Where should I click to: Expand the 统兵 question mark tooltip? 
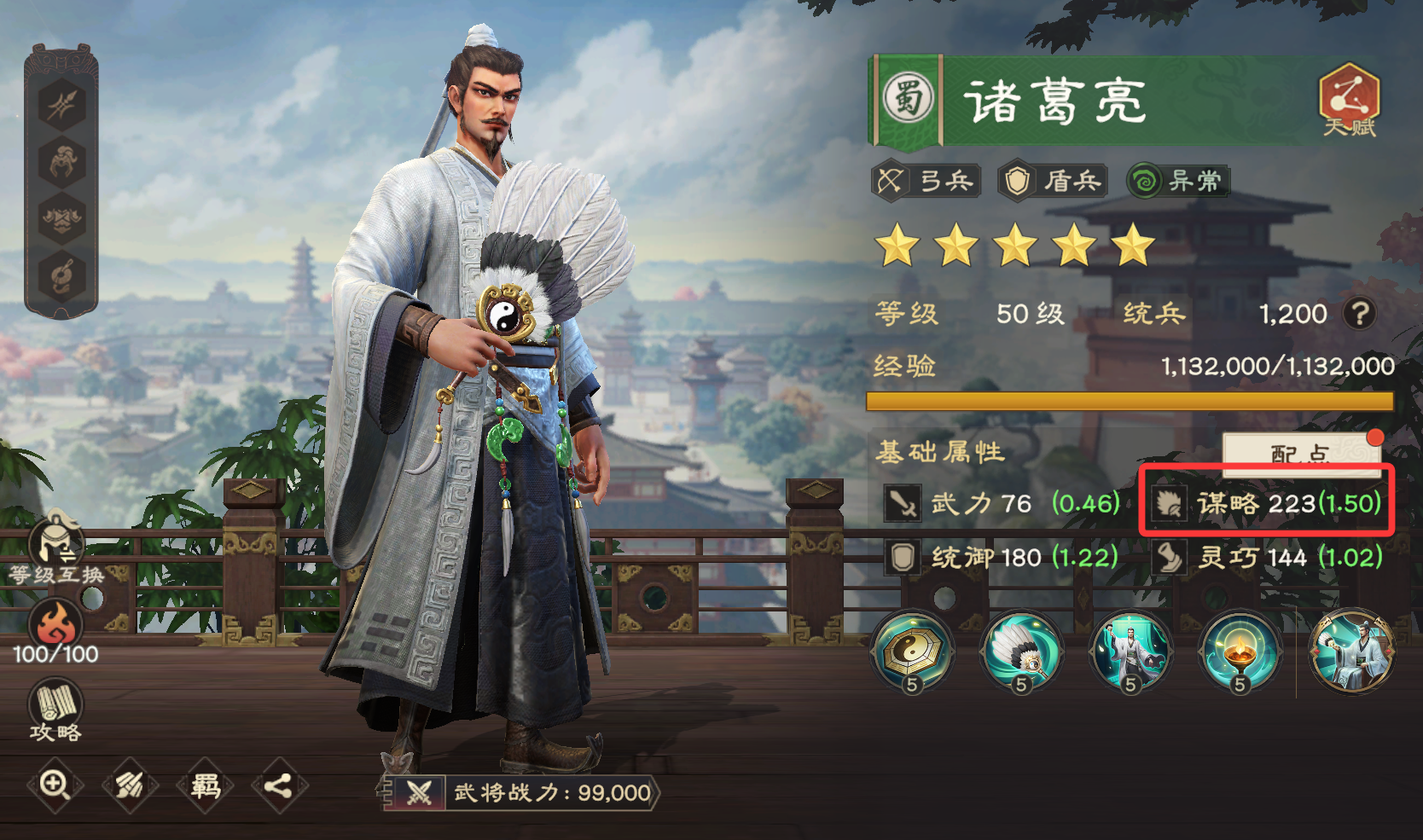click(x=1357, y=314)
